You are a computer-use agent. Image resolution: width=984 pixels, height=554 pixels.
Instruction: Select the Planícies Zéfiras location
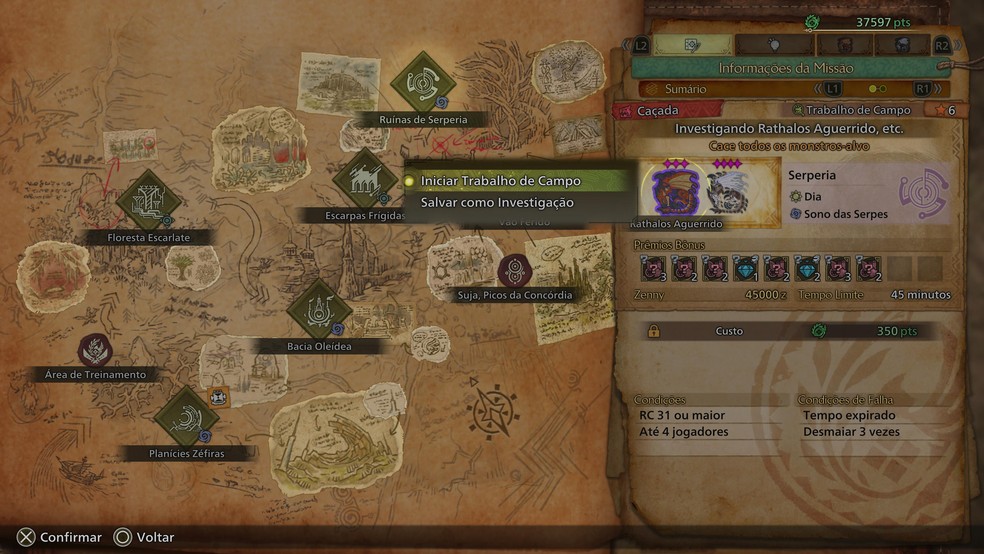tap(186, 417)
